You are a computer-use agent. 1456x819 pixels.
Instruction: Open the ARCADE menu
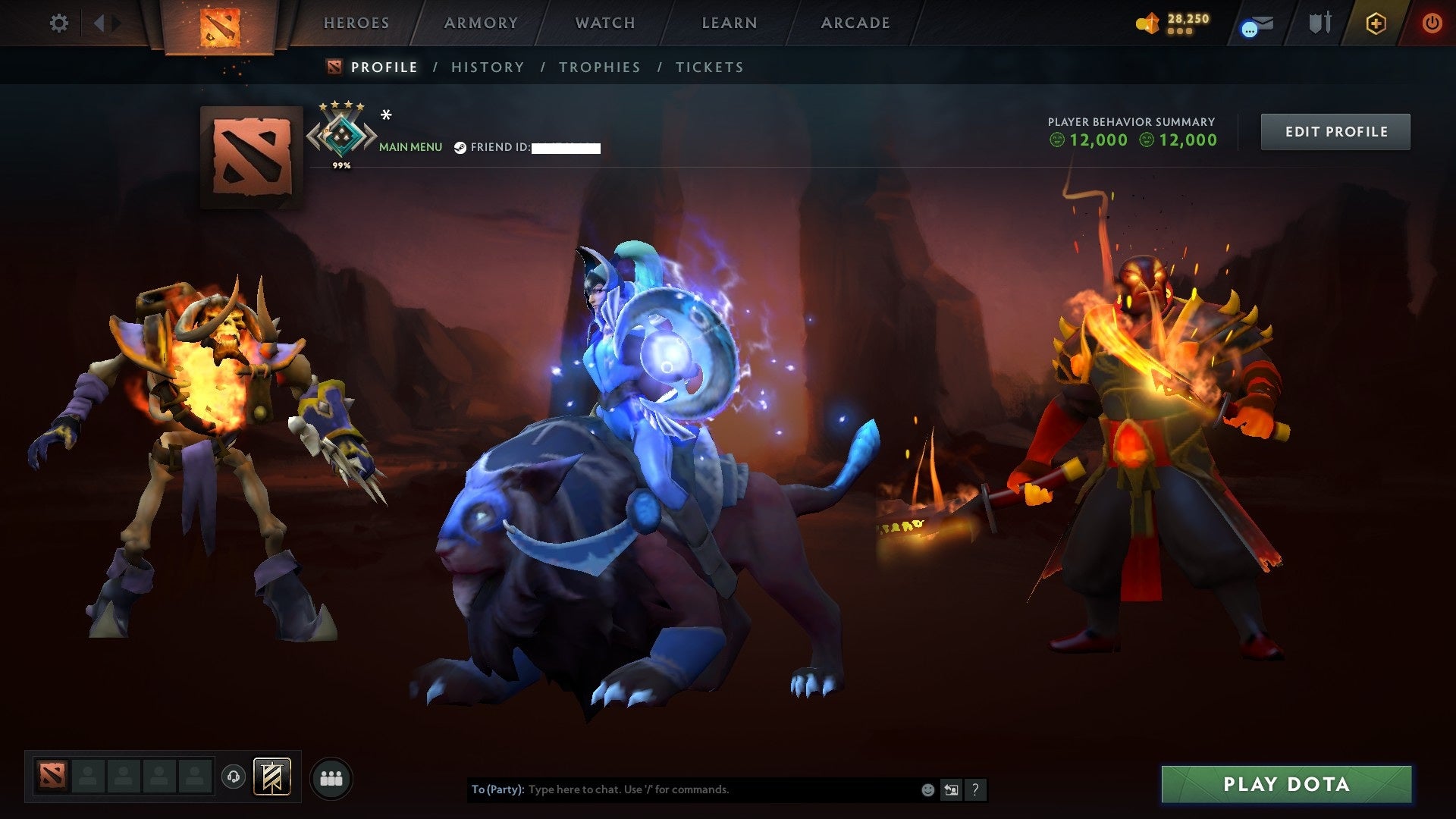(x=855, y=23)
